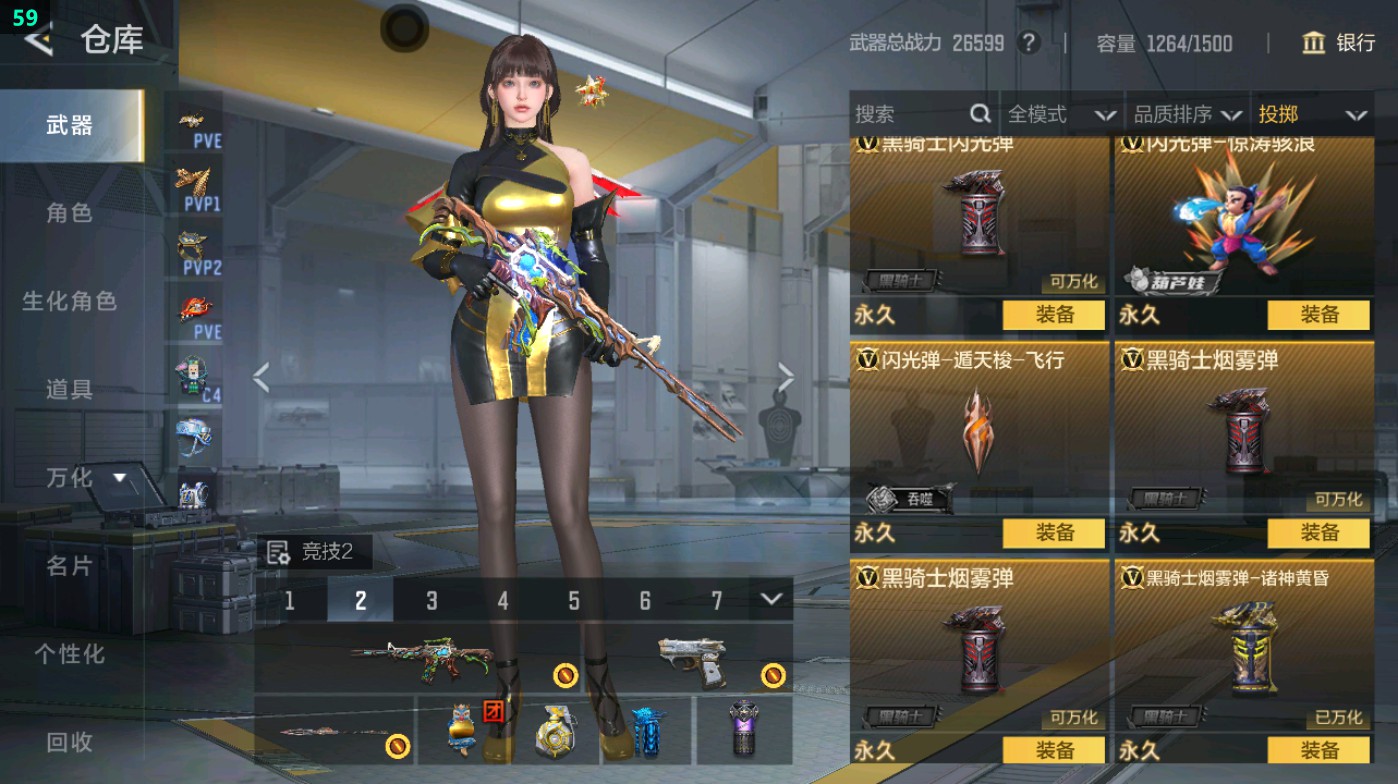Select the PVP1 weapon icon in equipment strip
The height and width of the screenshot is (784, 1398).
tap(195, 180)
